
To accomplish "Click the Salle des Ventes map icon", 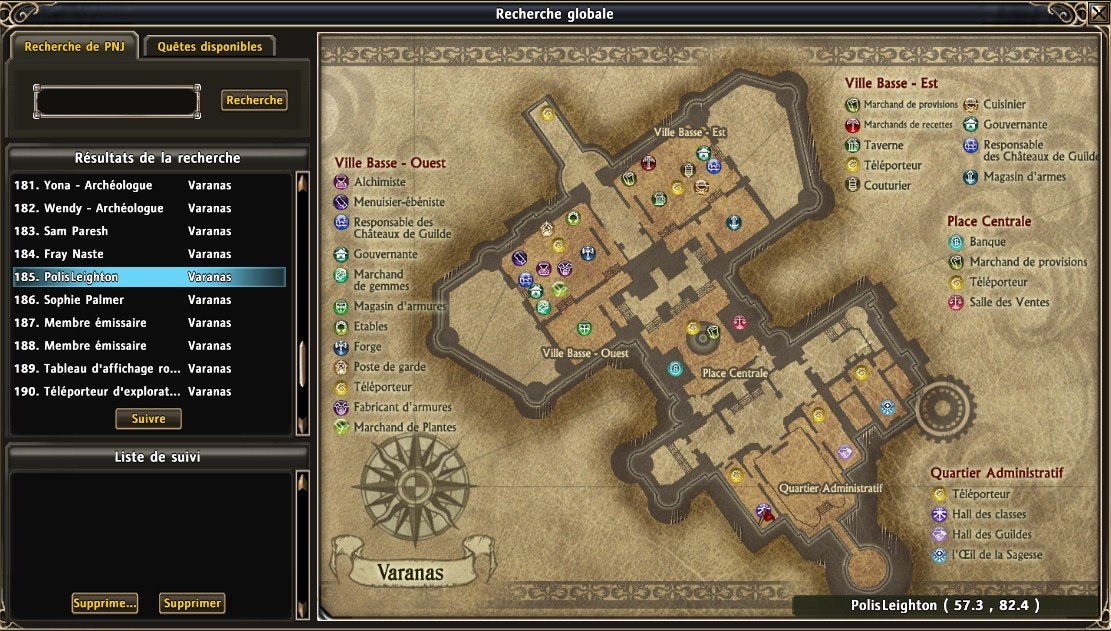I will [x=739, y=323].
